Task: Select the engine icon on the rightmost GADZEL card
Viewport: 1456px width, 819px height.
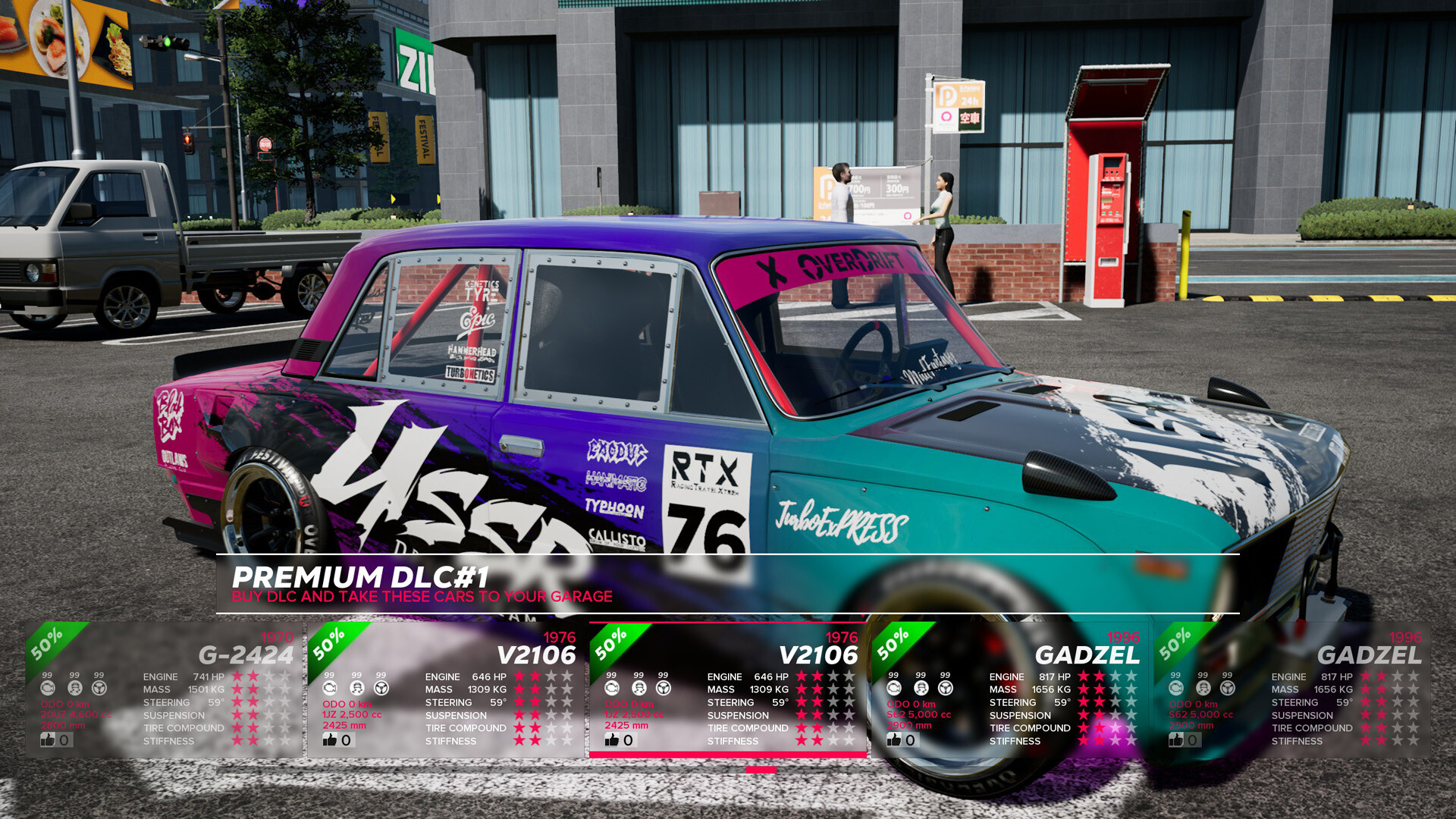Action: (x=1175, y=689)
